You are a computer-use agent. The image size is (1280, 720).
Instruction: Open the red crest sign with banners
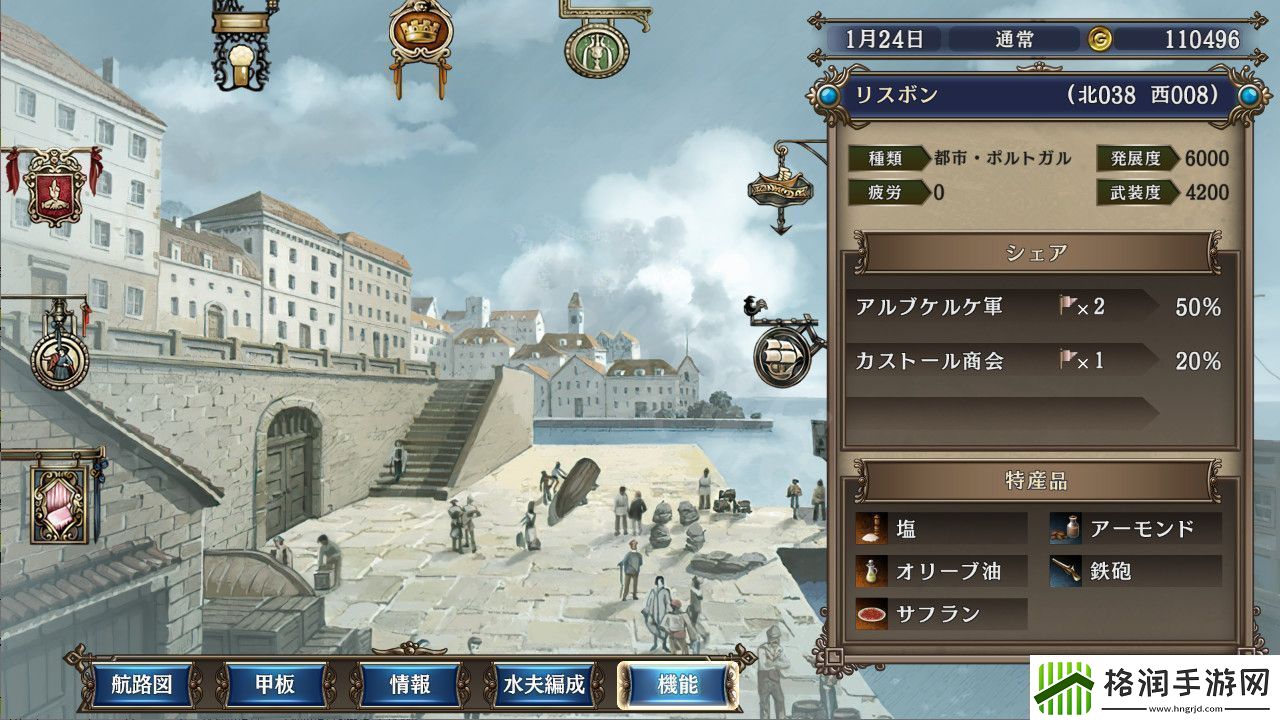52,186
